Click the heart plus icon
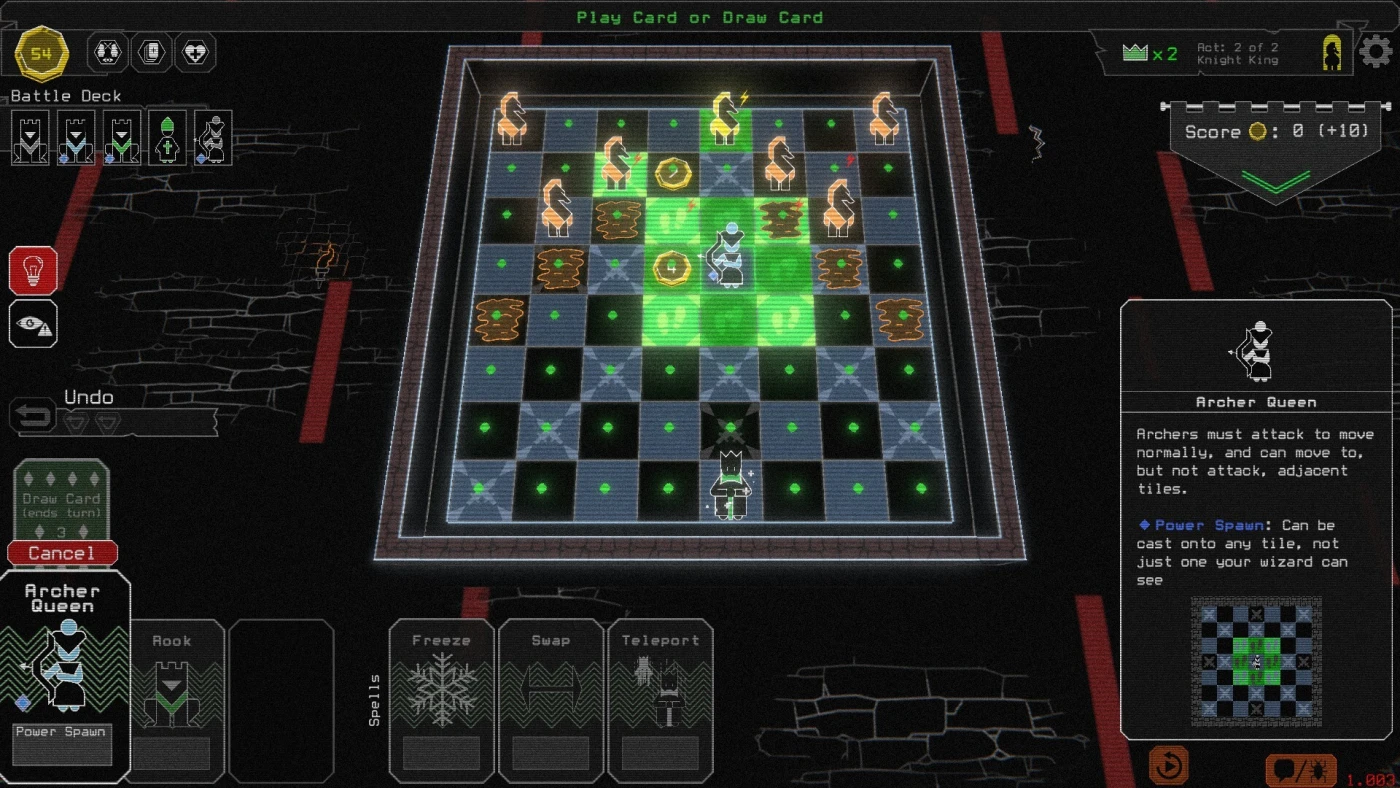The height and width of the screenshot is (788, 1400). (196, 53)
